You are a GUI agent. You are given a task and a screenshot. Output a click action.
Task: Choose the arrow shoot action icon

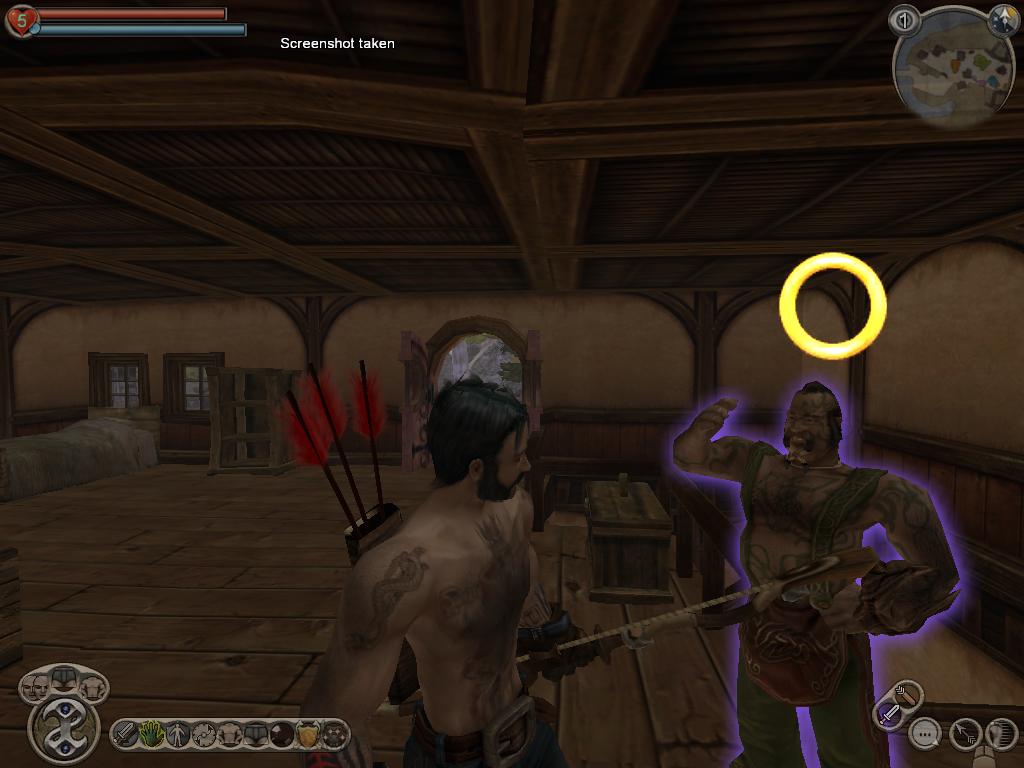964,735
